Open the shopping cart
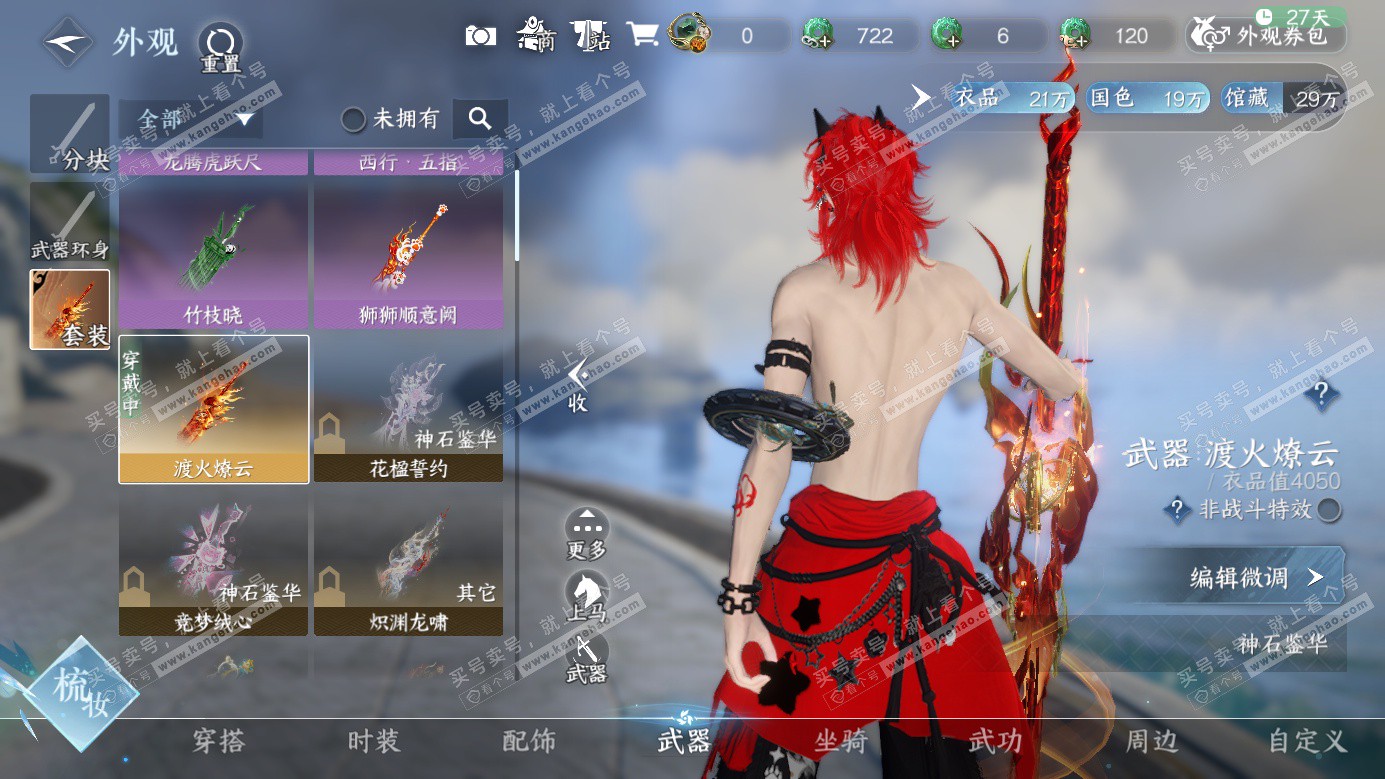 641,36
